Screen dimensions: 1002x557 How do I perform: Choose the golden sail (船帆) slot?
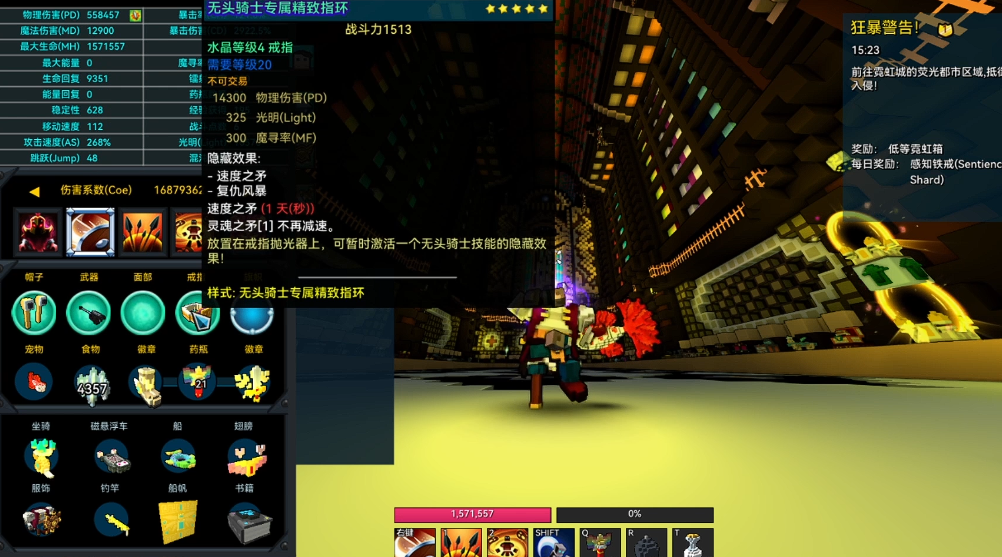tap(178, 521)
